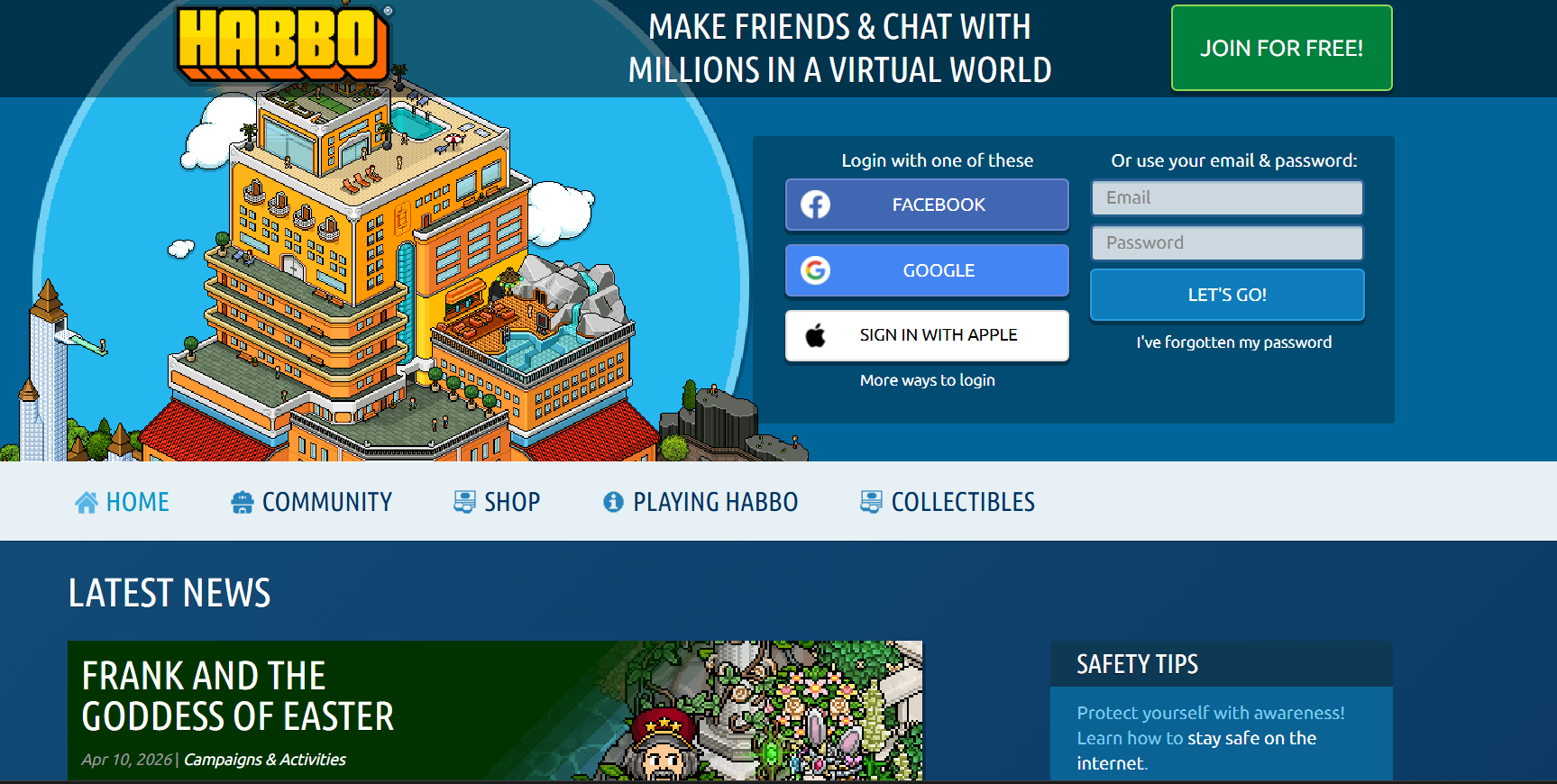This screenshot has width=1557, height=784.
Task: Open the Frank and the Goddess of Easter article
Action: point(237,696)
